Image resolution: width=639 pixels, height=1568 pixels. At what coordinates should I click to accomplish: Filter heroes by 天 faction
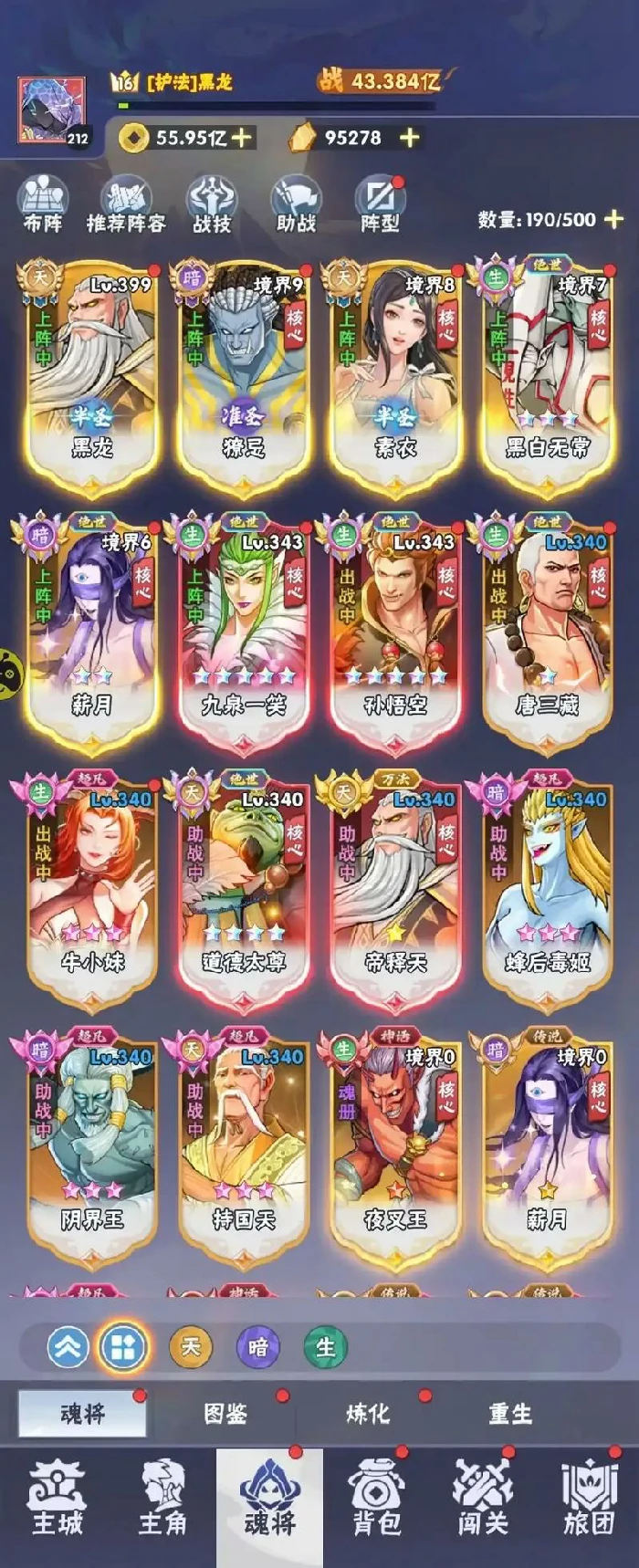[191, 1347]
